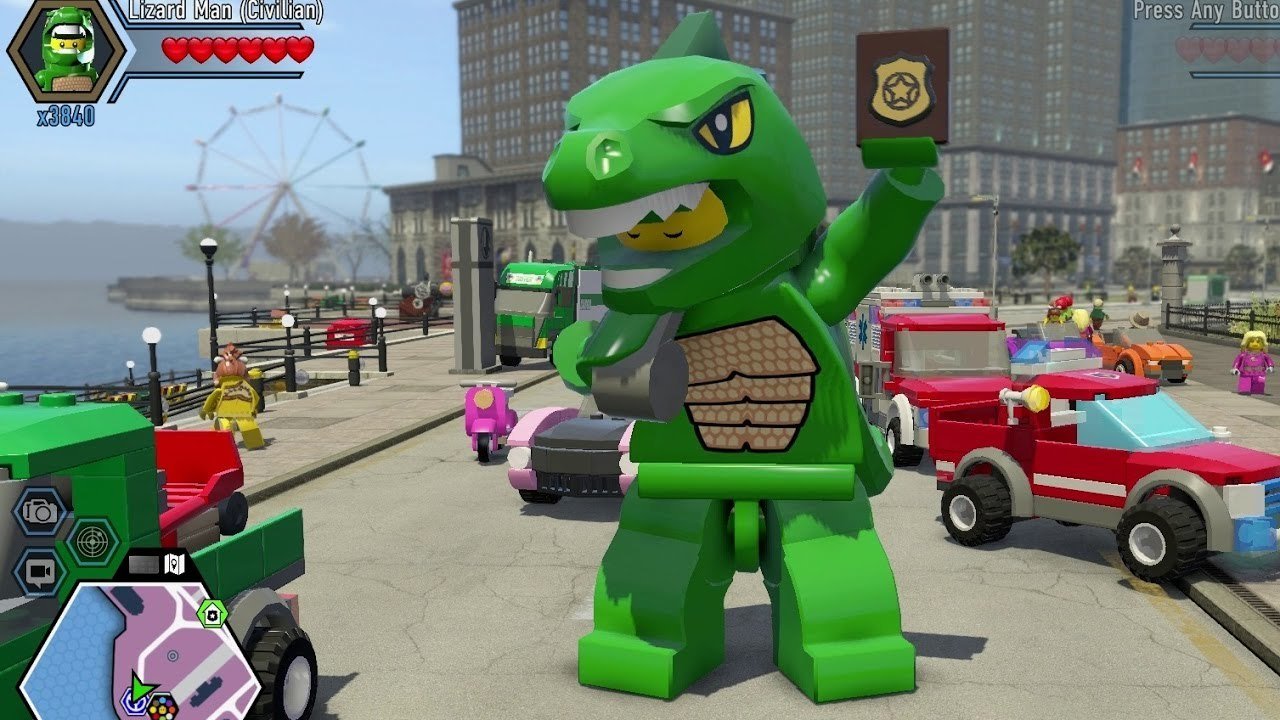The height and width of the screenshot is (720, 1280).
Task: Select the multicolored studs hexagon icon
Action: (x=162, y=706)
